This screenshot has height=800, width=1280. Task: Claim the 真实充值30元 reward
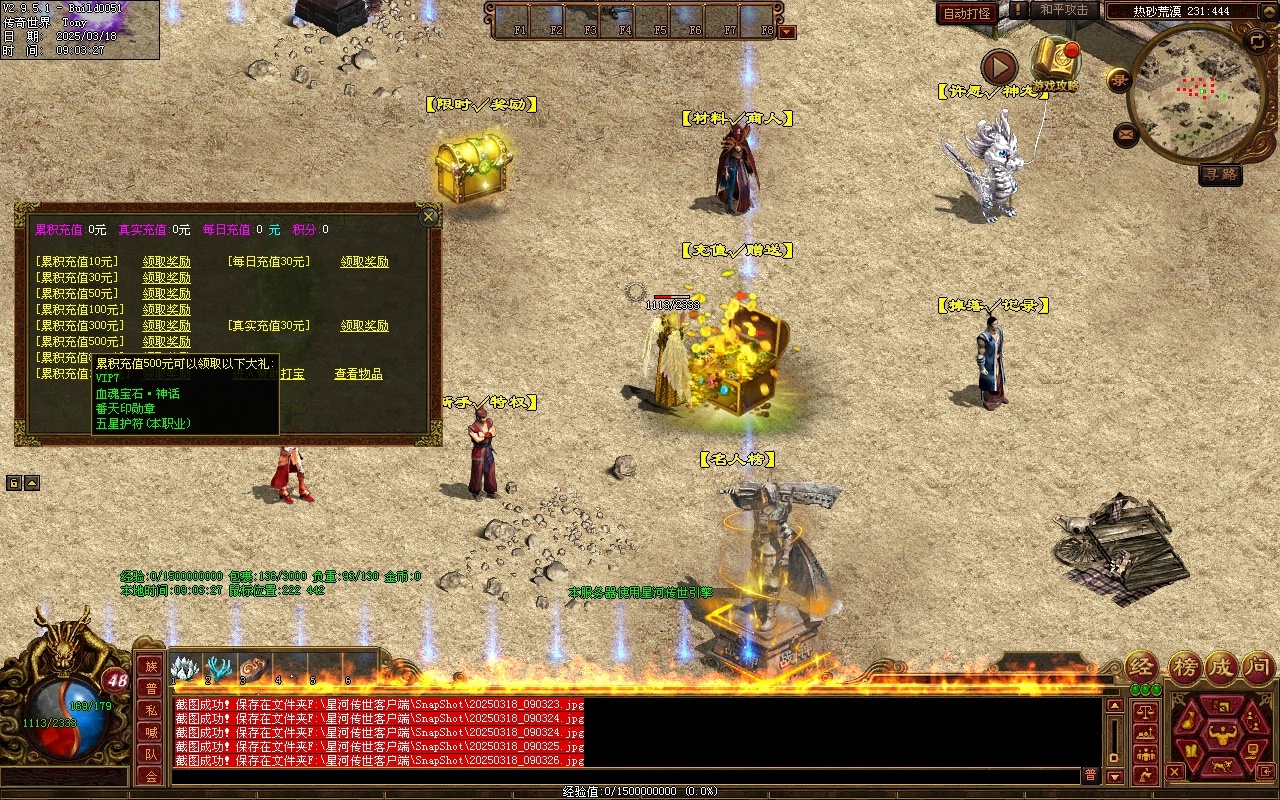tap(364, 326)
